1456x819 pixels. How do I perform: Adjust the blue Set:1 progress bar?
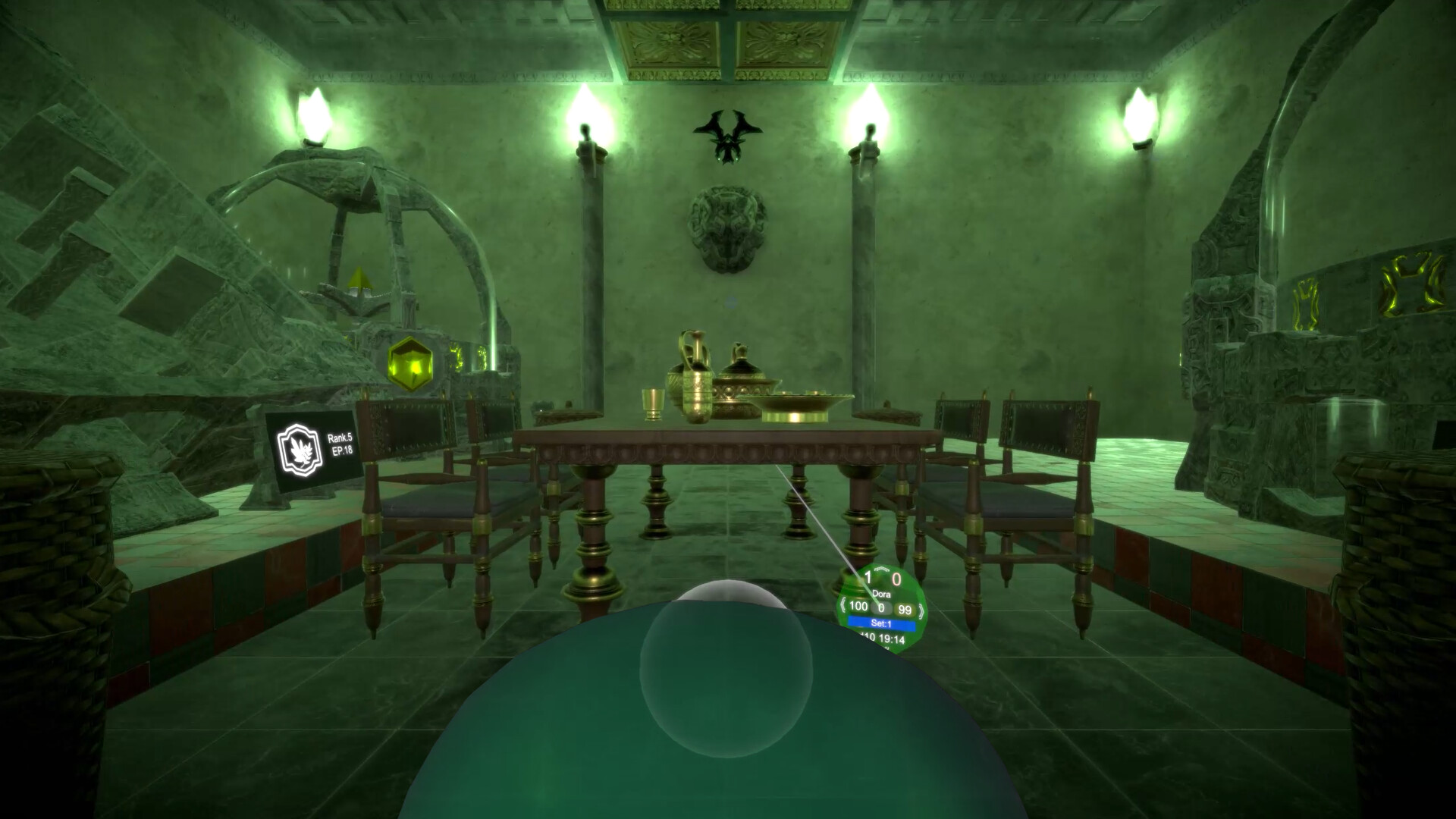[x=881, y=623]
